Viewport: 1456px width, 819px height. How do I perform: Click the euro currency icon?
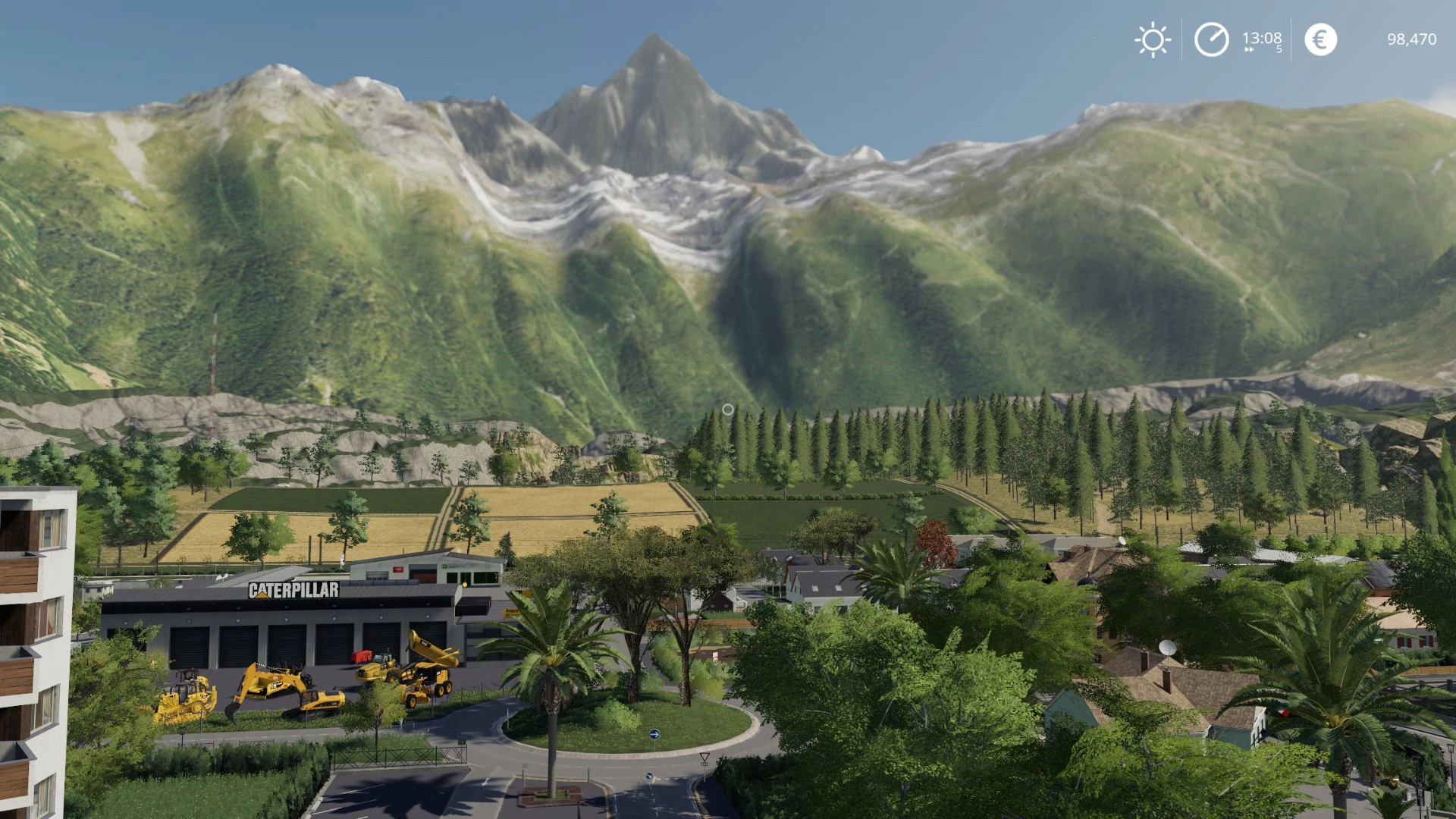[x=1320, y=39]
